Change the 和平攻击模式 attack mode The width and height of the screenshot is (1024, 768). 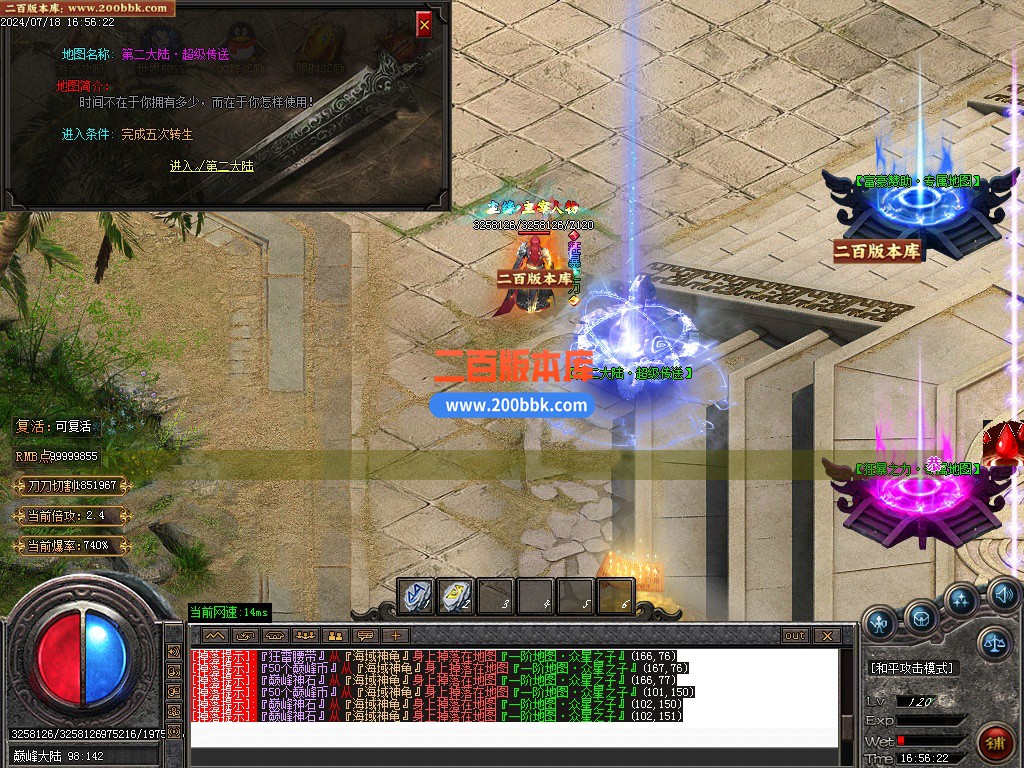click(x=912, y=667)
